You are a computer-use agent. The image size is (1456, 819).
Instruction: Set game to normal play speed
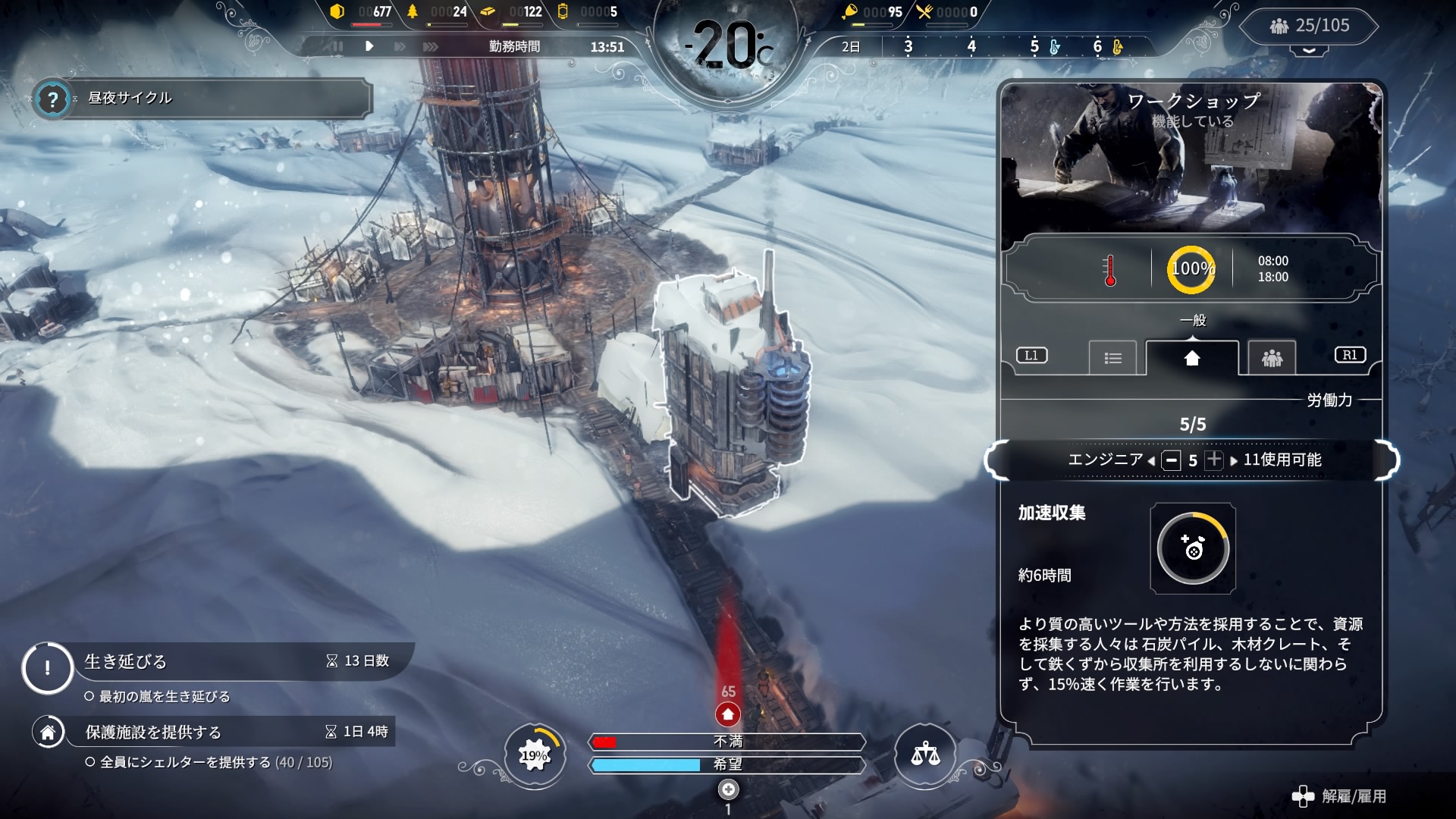(x=369, y=46)
